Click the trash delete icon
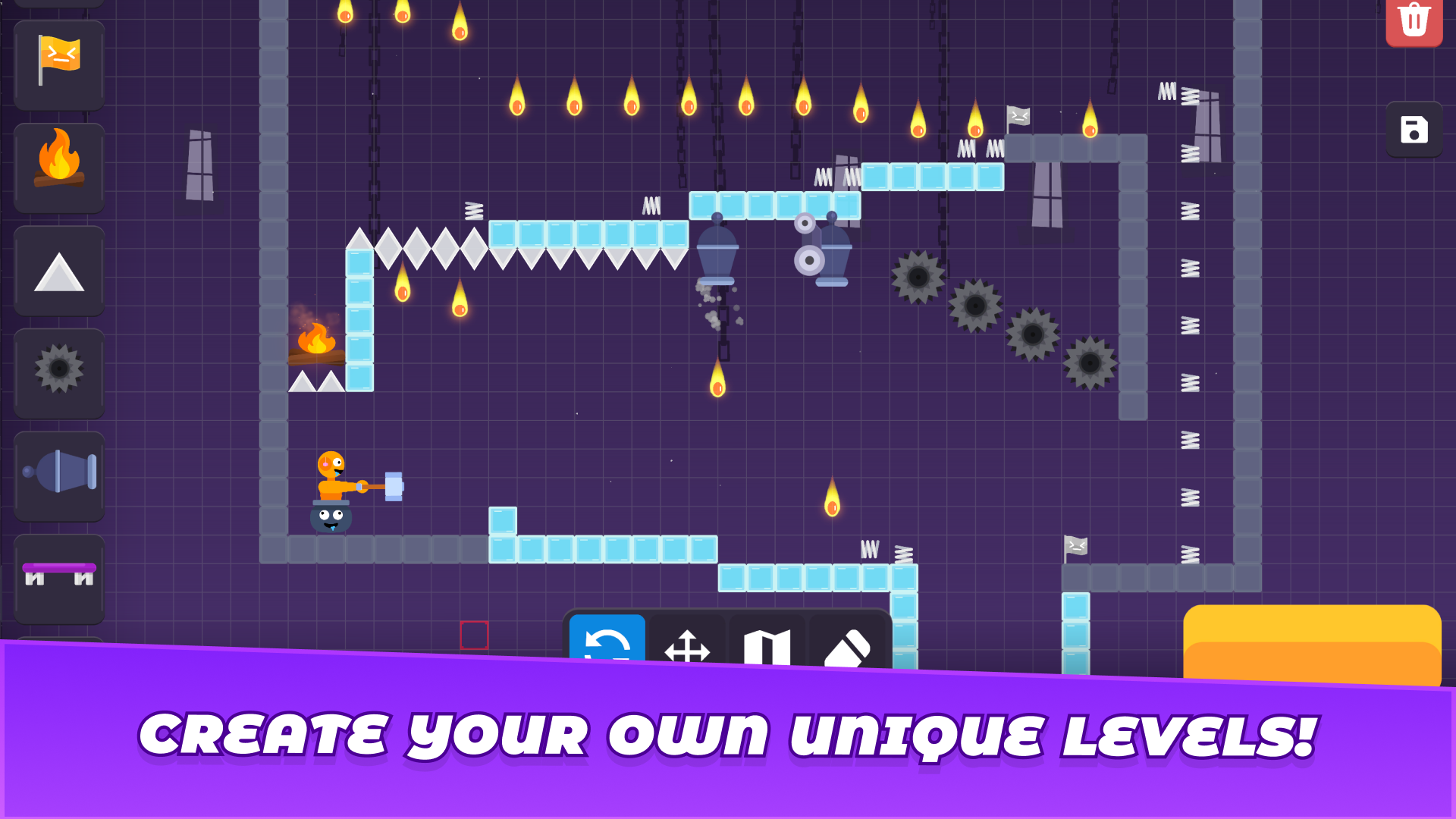Viewport: 1456px width, 819px height. (1414, 20)
